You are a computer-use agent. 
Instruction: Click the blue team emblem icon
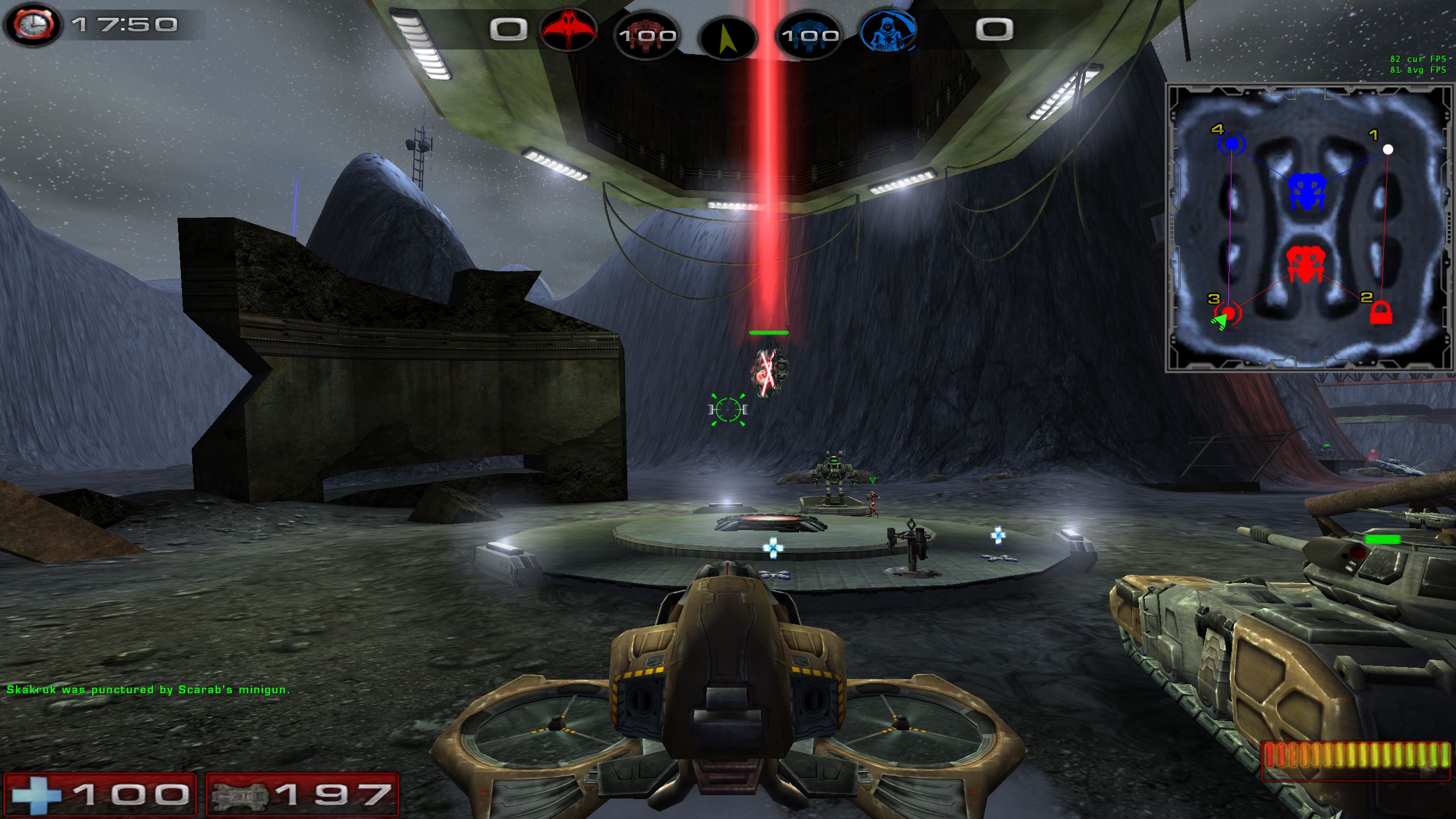click(888, 30)
